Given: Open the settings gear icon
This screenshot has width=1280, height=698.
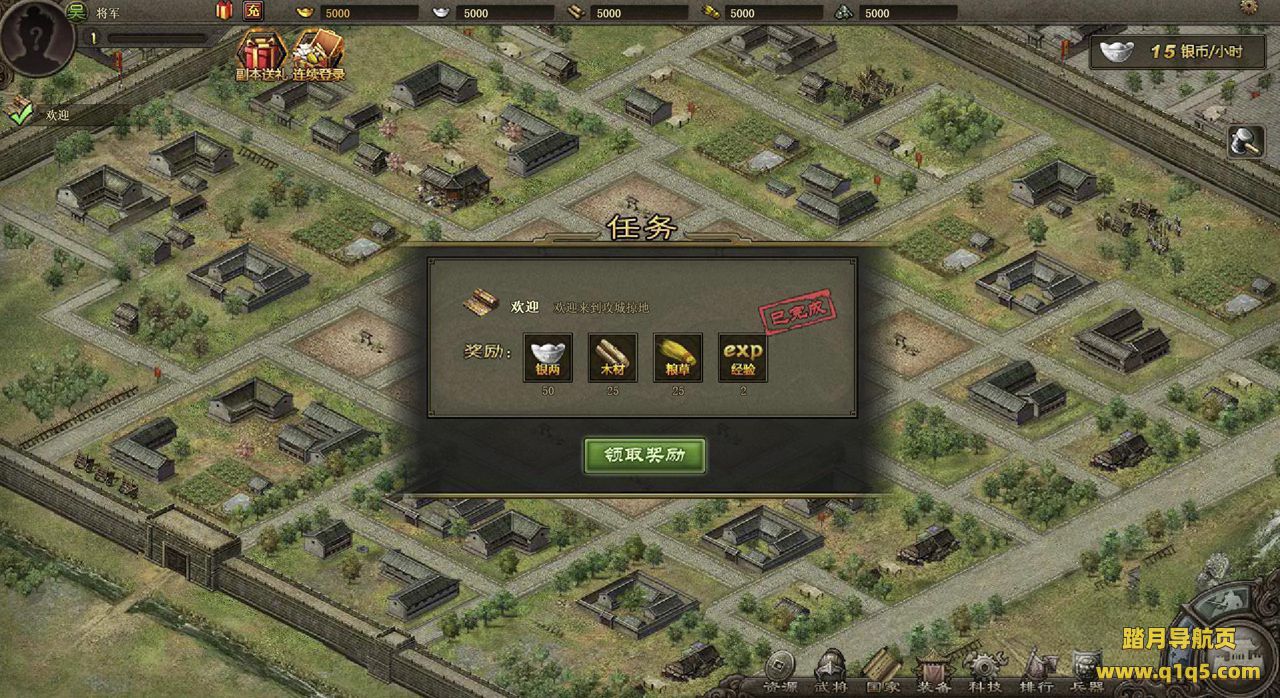Looking at the screenshot, I should click(x=1249, y=7).
